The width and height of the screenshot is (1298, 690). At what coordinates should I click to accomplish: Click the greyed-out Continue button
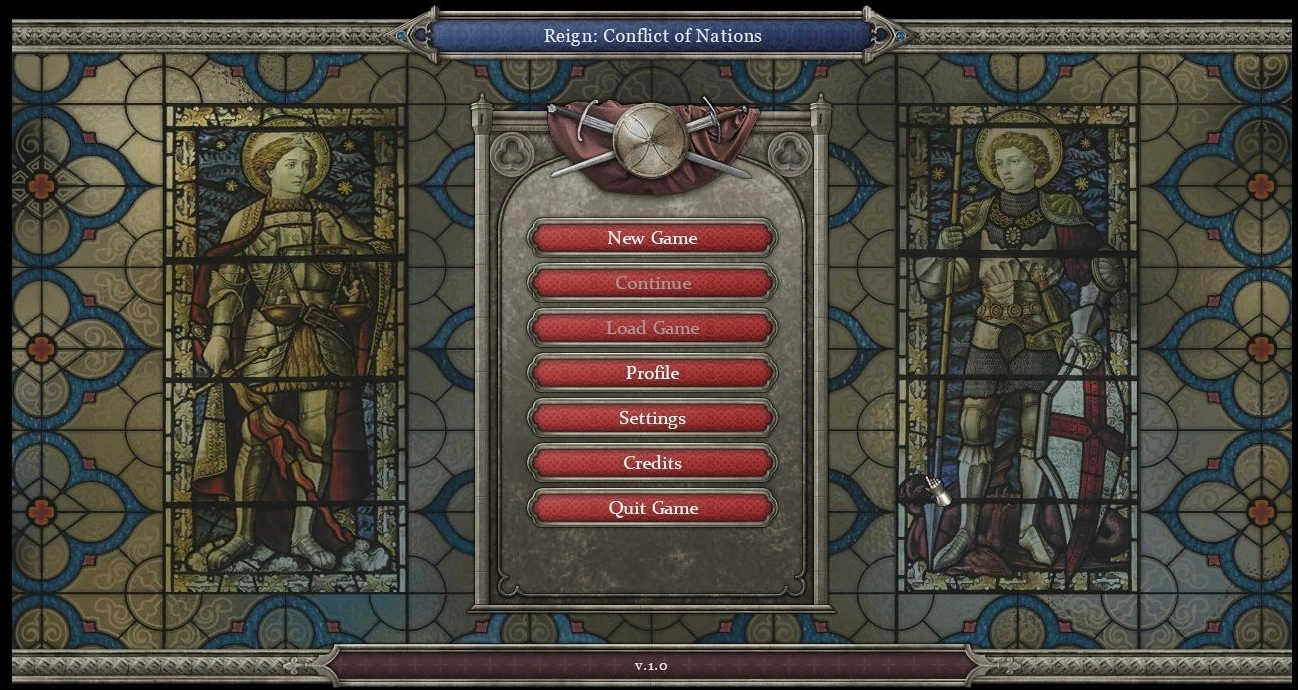click(x=652, y=283)
